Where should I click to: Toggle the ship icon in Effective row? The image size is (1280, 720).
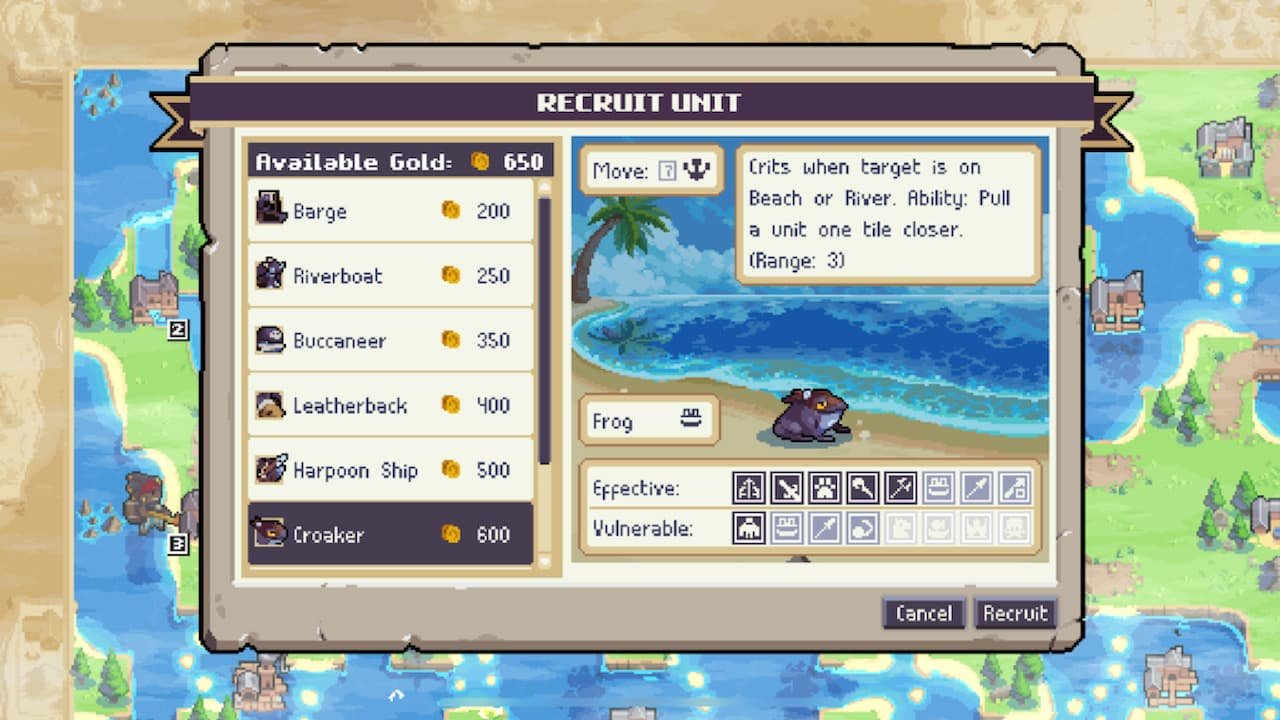click(936, 488)
